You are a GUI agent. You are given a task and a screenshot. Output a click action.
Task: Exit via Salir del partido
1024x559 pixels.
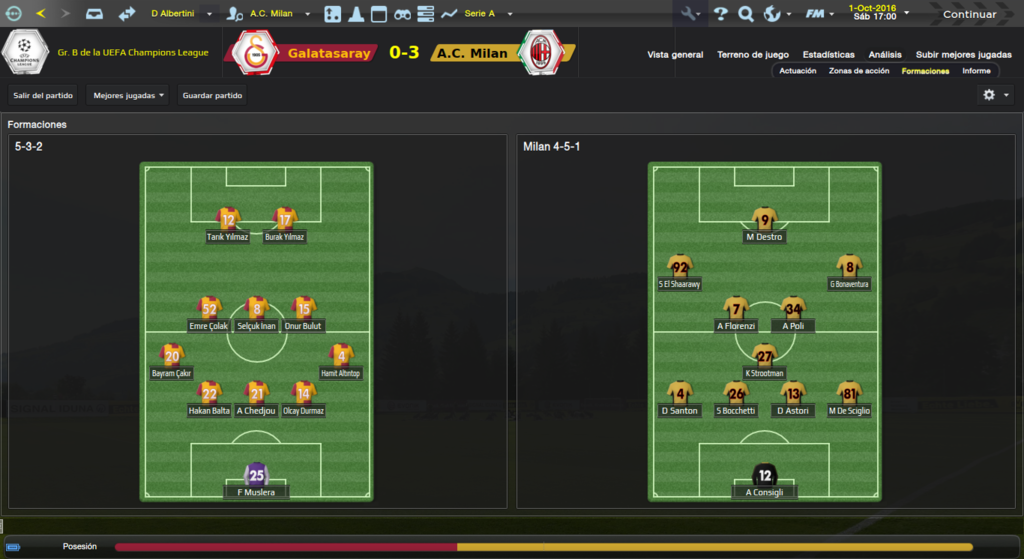[43, 96]
